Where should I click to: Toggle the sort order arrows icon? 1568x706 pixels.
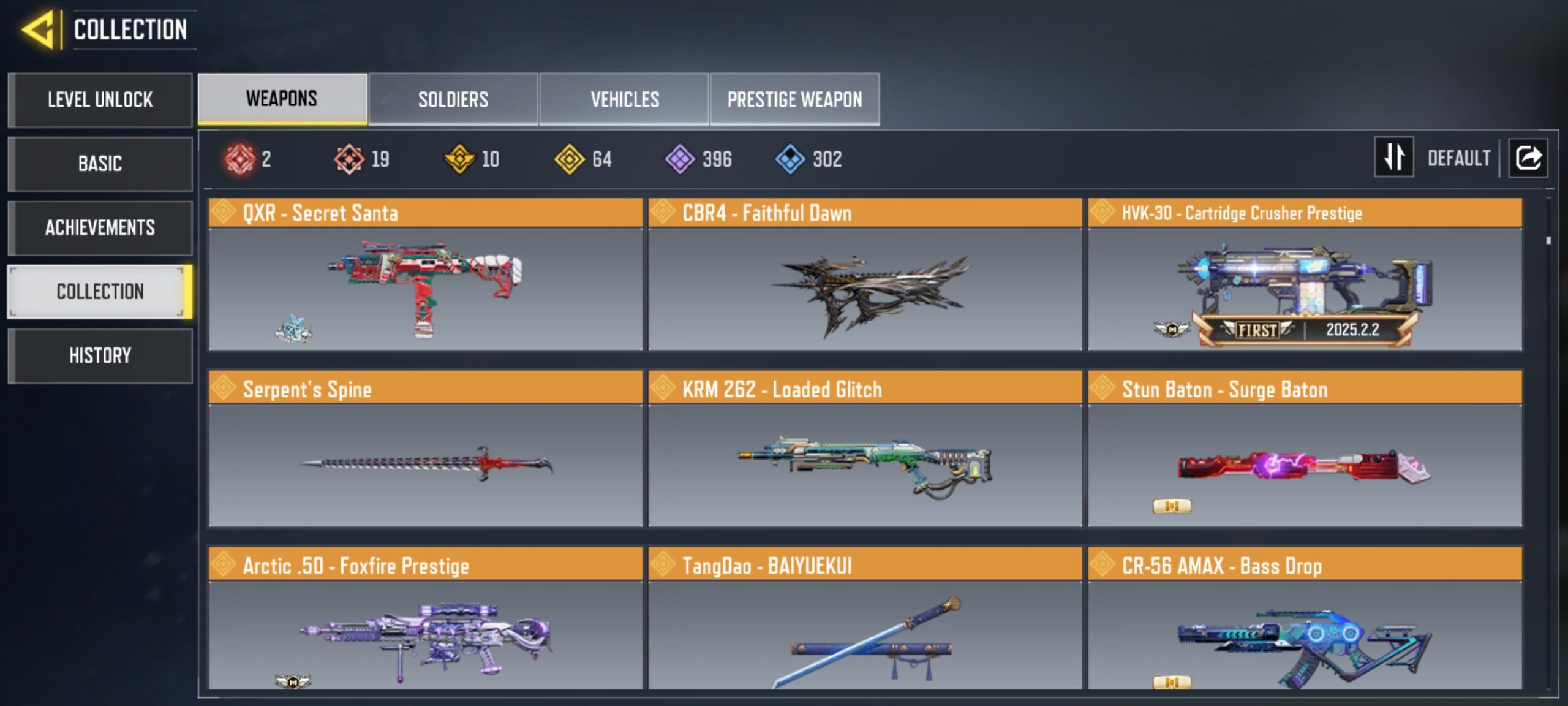coord(1393,158)
